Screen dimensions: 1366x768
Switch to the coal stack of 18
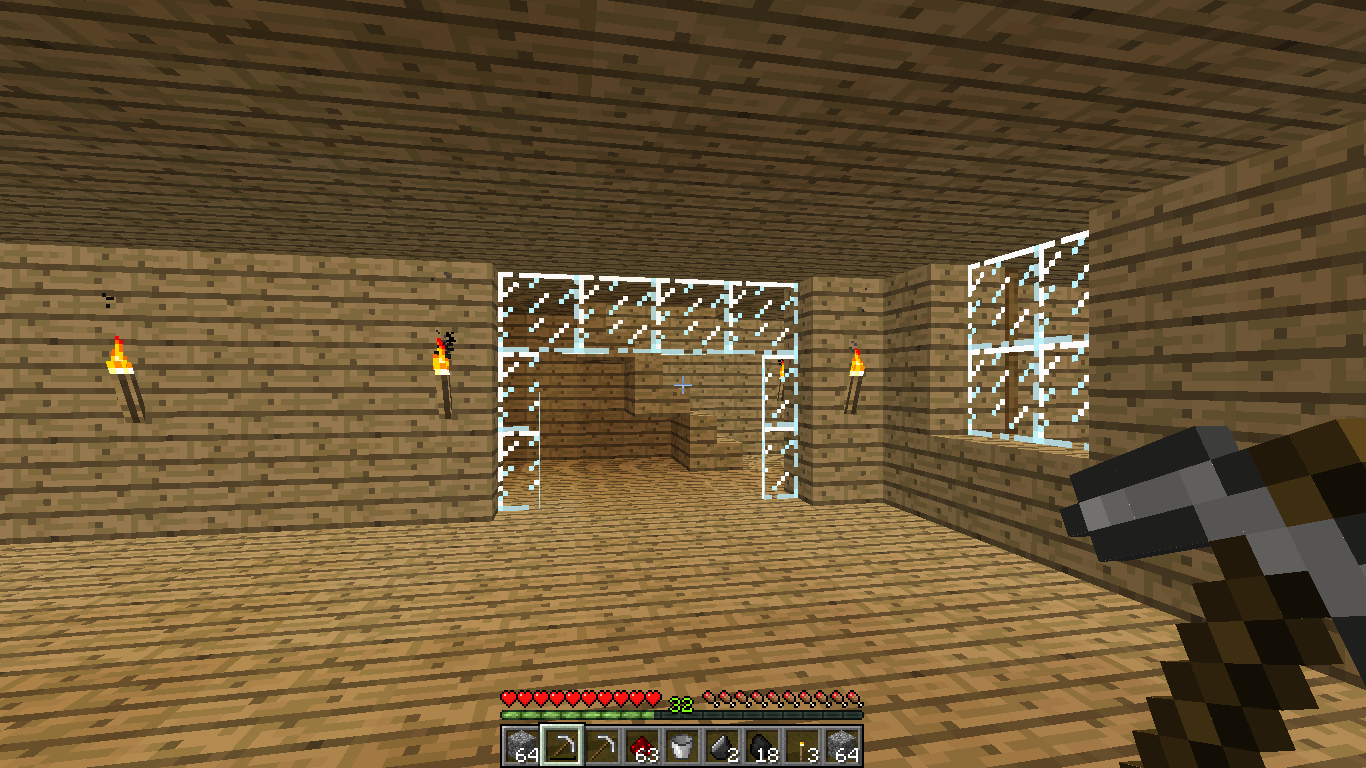point(762,746)
